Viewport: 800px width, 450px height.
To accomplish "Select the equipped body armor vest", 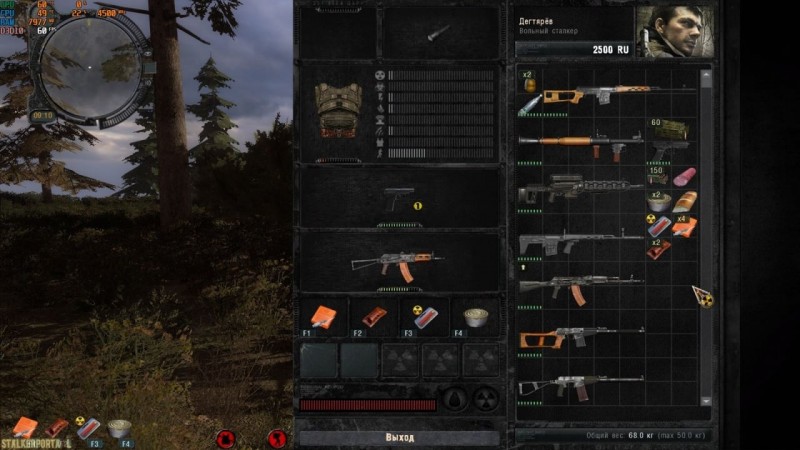I will 338,108.
